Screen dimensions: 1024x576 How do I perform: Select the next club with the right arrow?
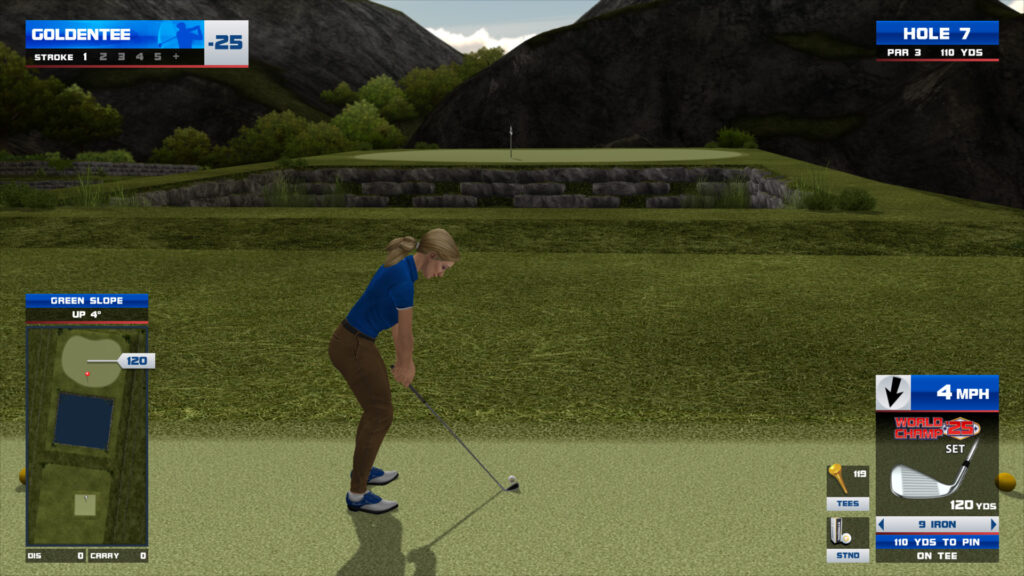993,524
